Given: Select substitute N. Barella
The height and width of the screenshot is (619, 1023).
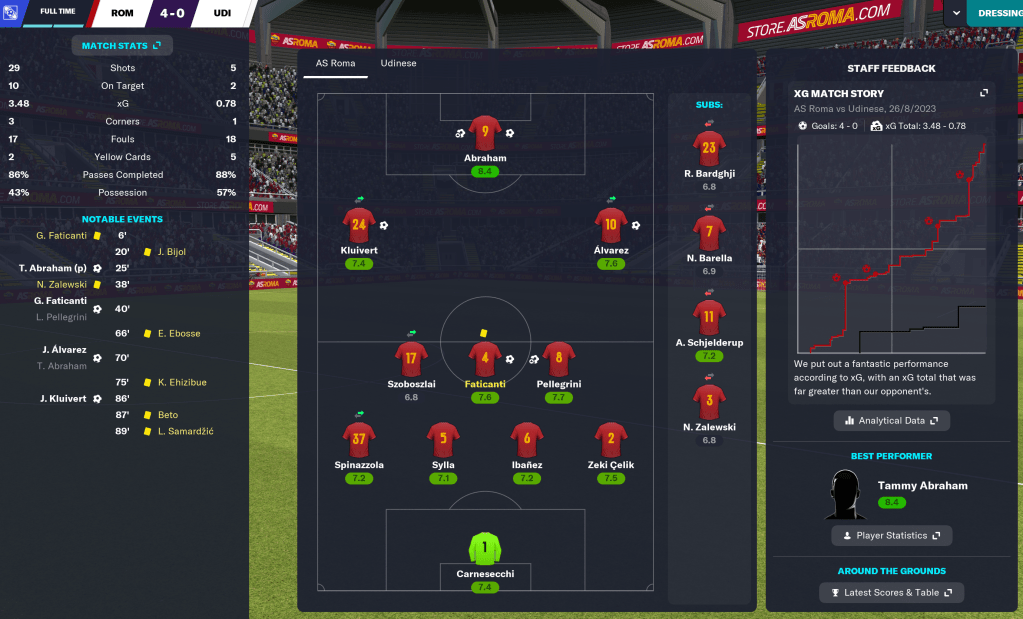Looking at the screenshot, I should pyautogui.click(x=709, y=234).
